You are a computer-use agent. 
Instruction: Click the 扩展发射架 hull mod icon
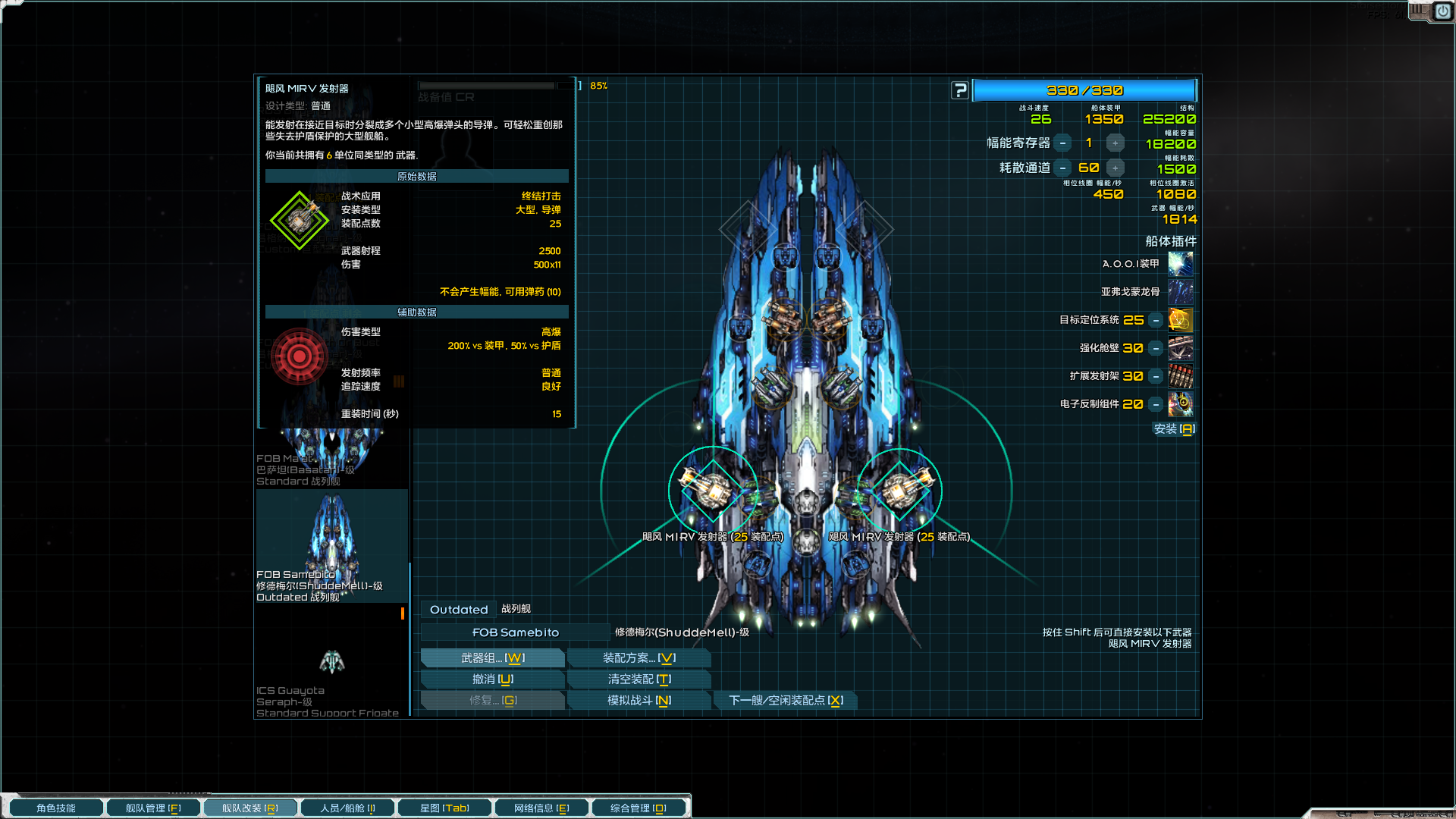click(1181, 376)
